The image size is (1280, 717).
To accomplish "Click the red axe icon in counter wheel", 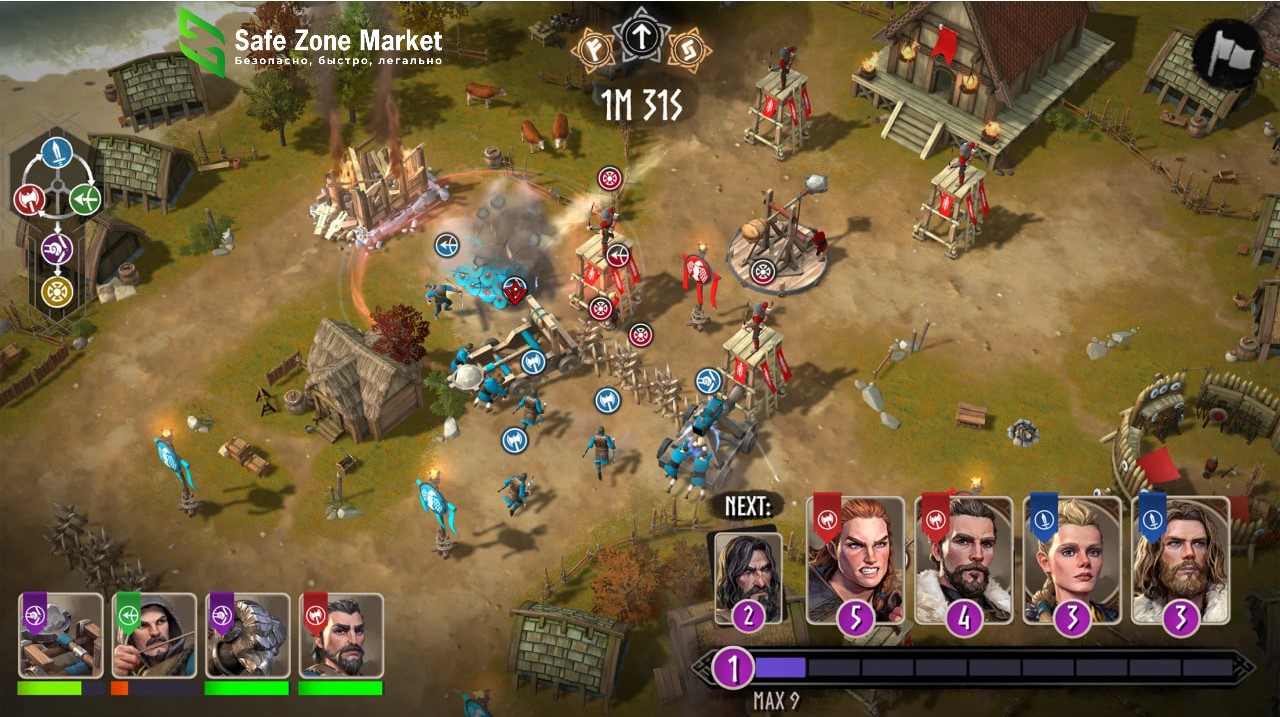I will [29, 199].
